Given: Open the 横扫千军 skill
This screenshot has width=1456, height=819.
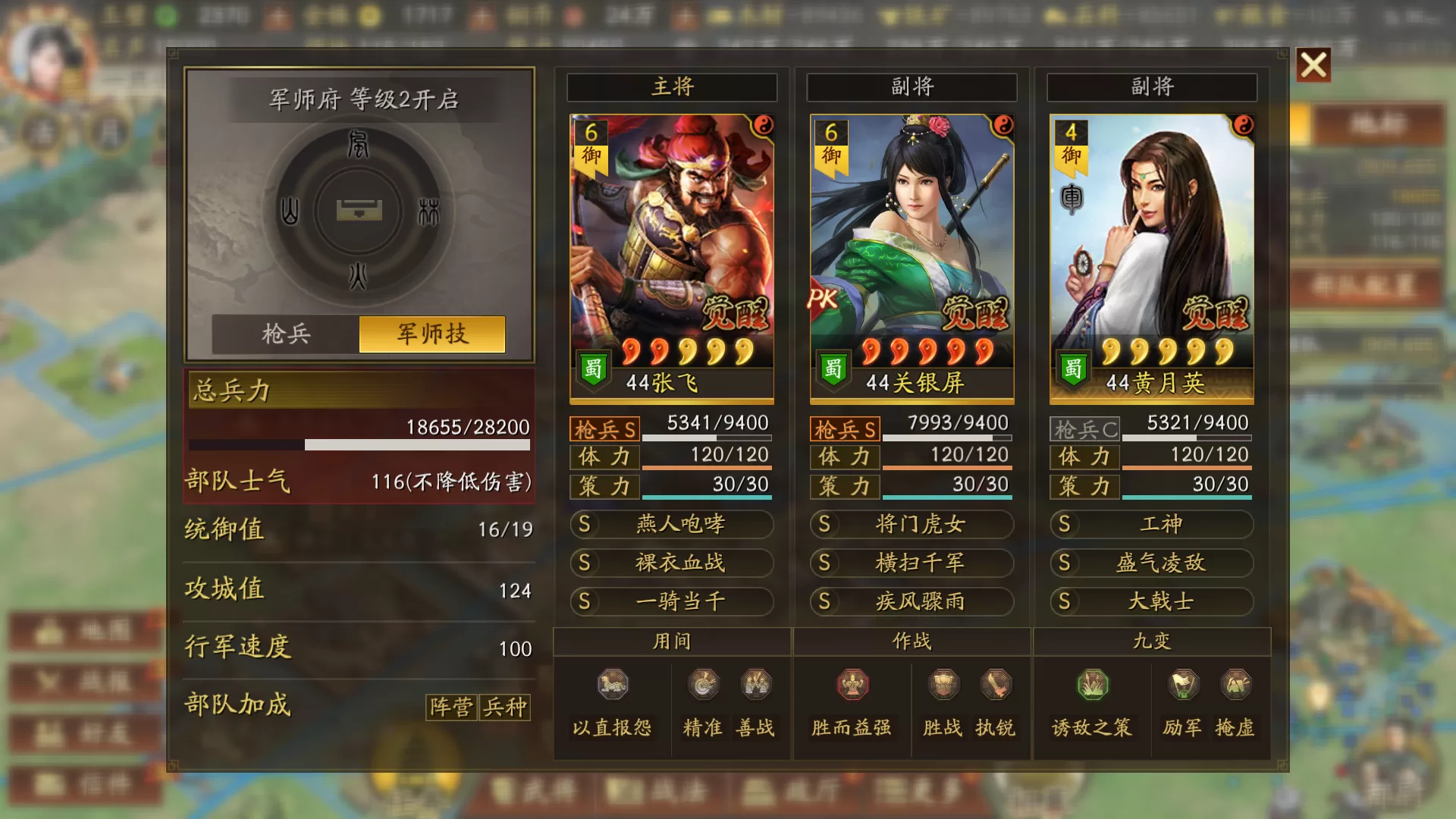Looking at the screenshot, I should 912,563.
